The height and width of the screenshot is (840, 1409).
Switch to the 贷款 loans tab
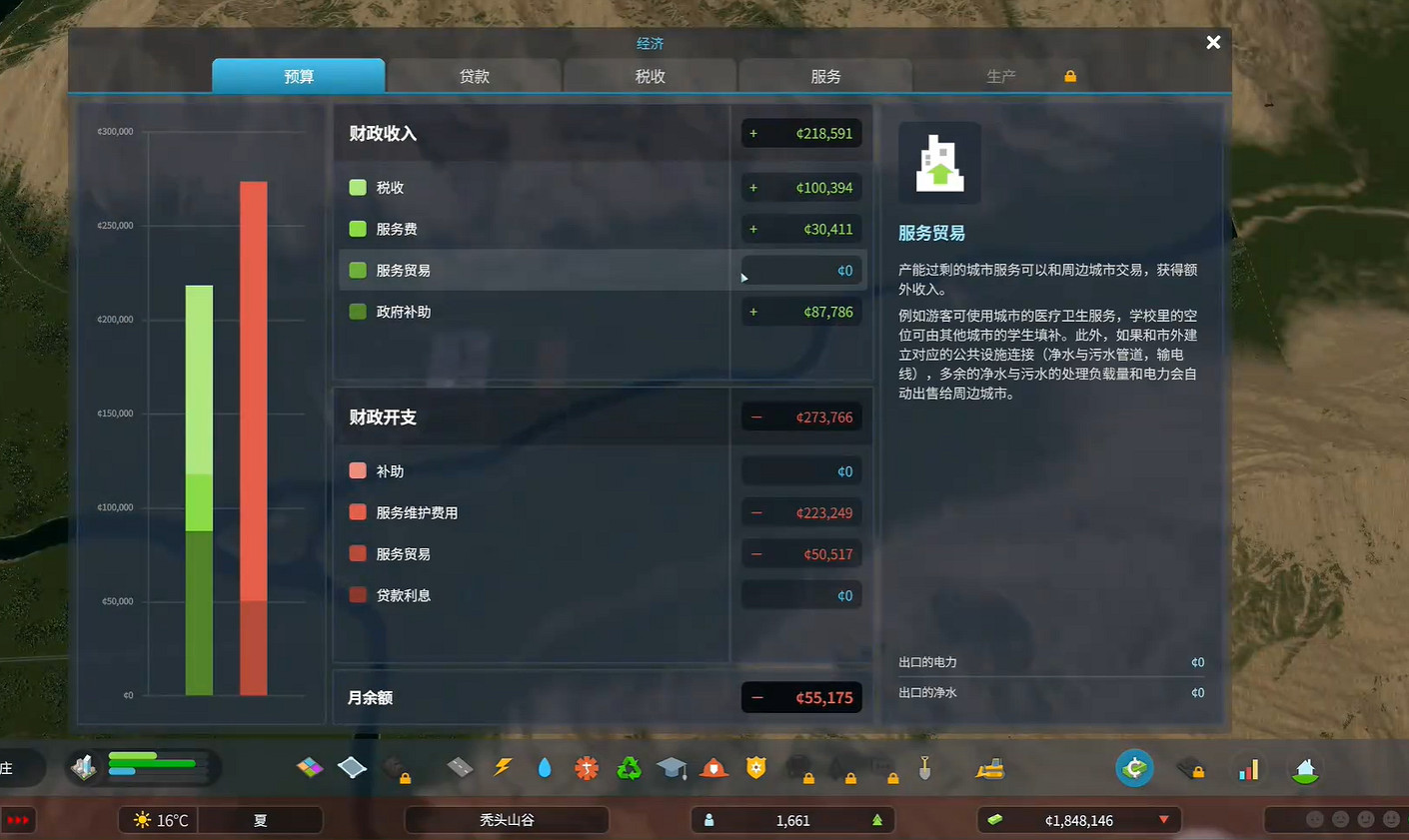pyautogui.click(x=474, y=75)
